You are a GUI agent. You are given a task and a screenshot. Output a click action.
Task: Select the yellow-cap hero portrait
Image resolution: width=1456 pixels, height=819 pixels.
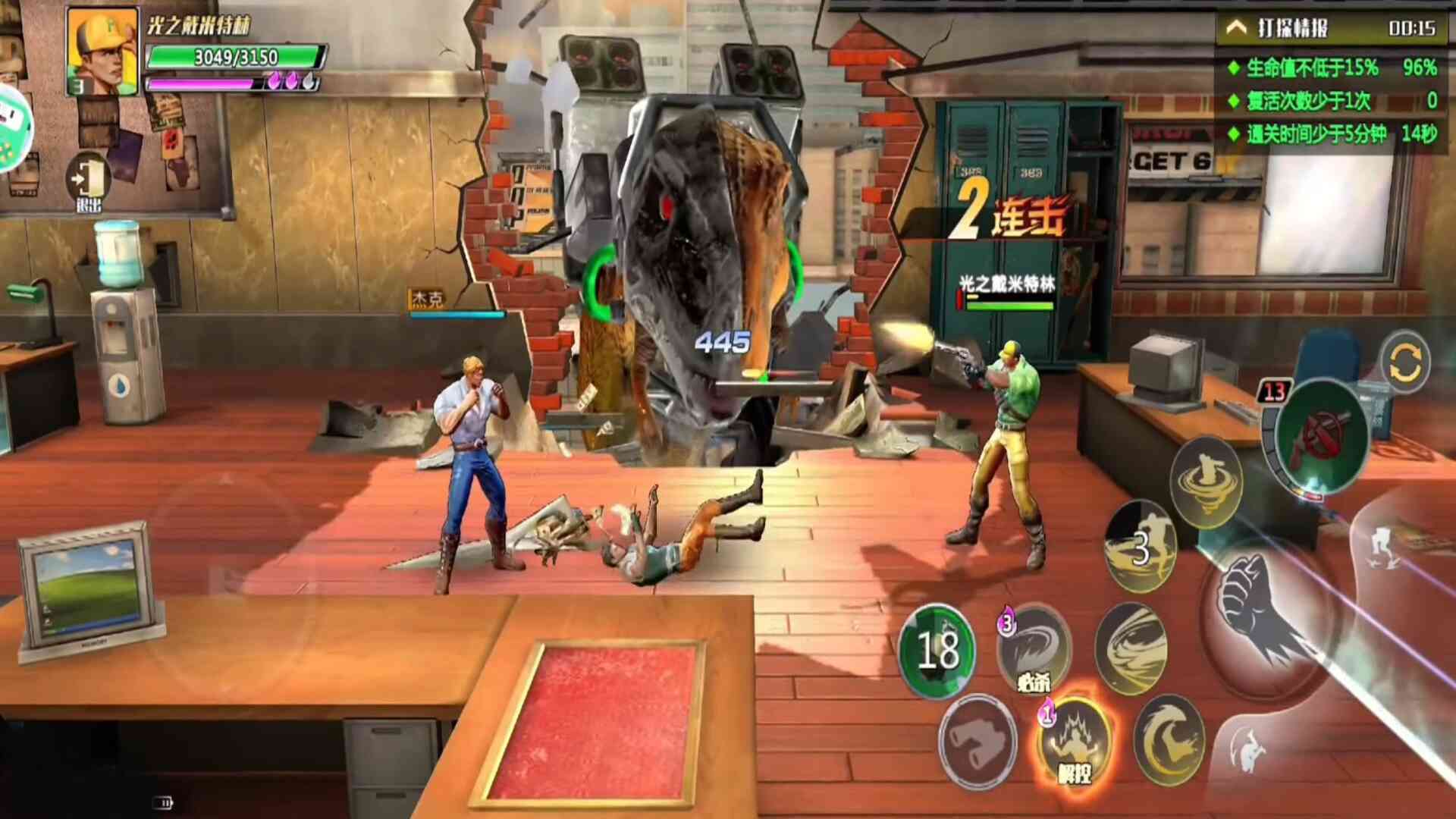coord(102,51)
